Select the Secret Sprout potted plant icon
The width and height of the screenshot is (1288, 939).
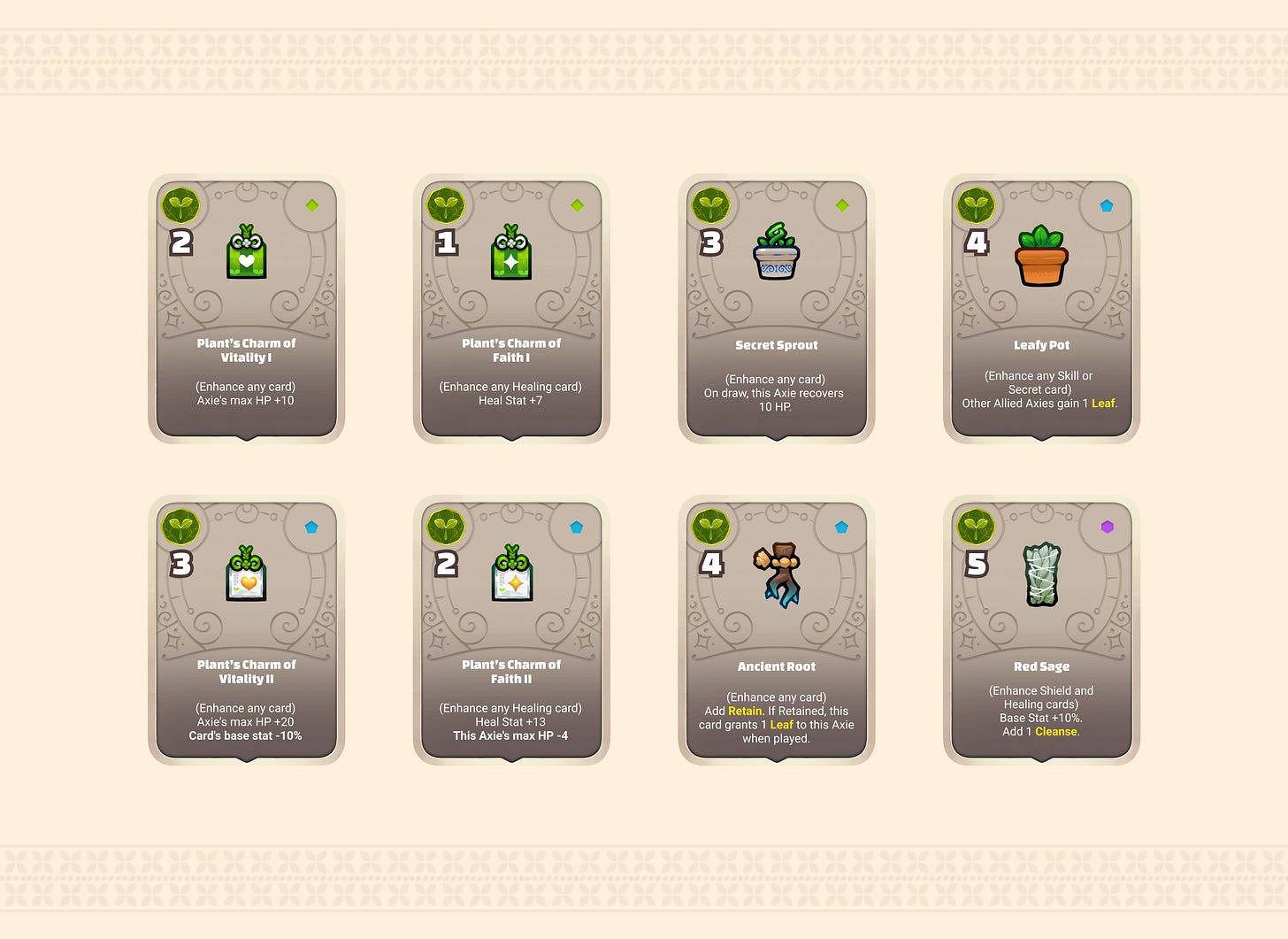pyautogui.click(x=776, y=254)
